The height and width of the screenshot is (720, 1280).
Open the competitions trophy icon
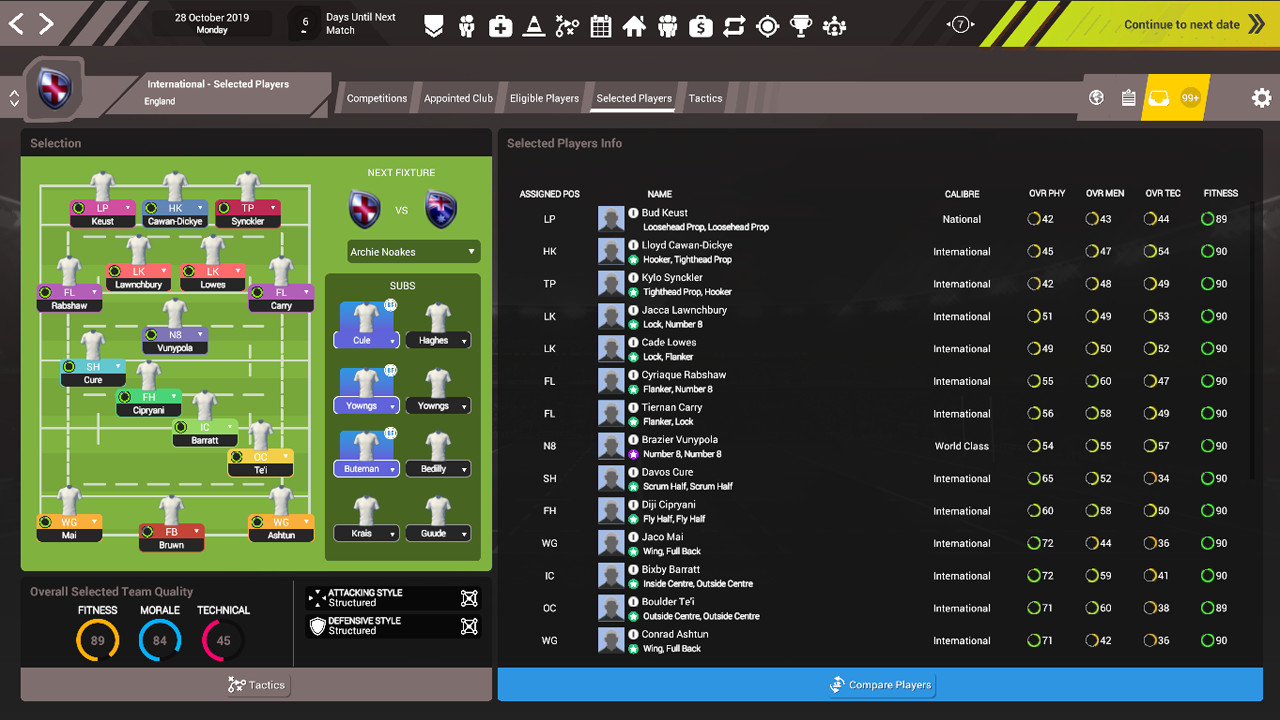pyautogui.click(x=801, y=27)
